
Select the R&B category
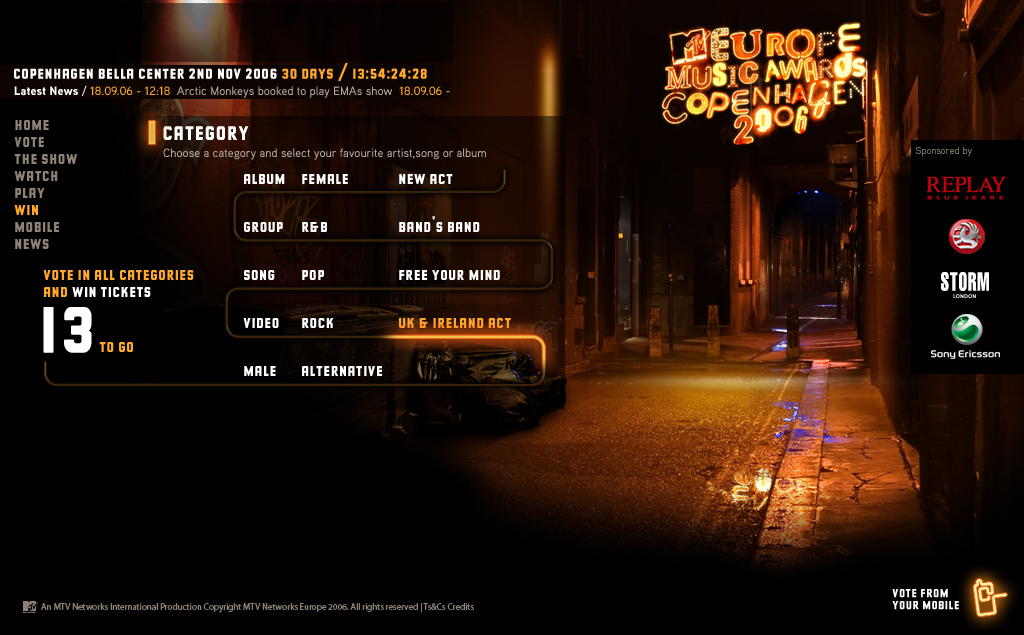pos(315,228)
